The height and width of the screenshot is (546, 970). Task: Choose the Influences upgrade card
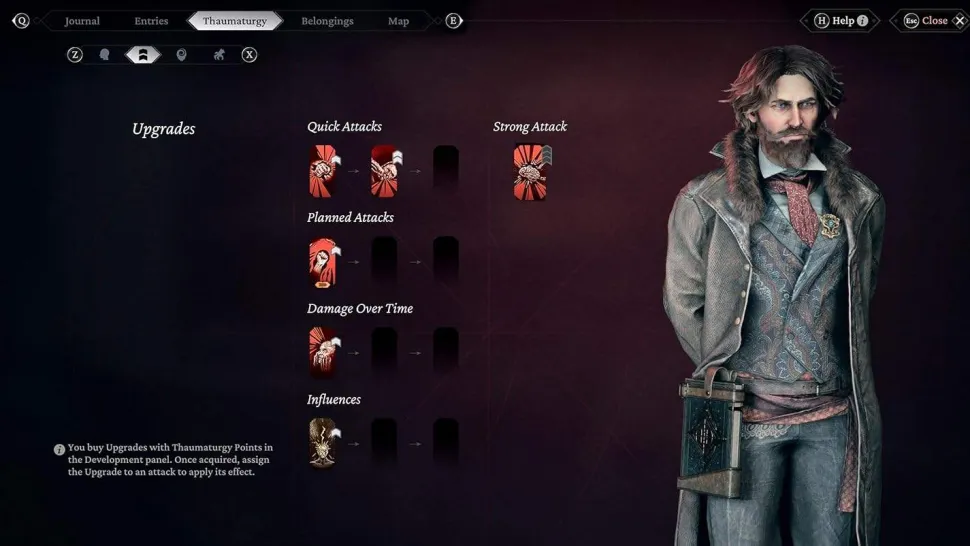coord(324,443)
